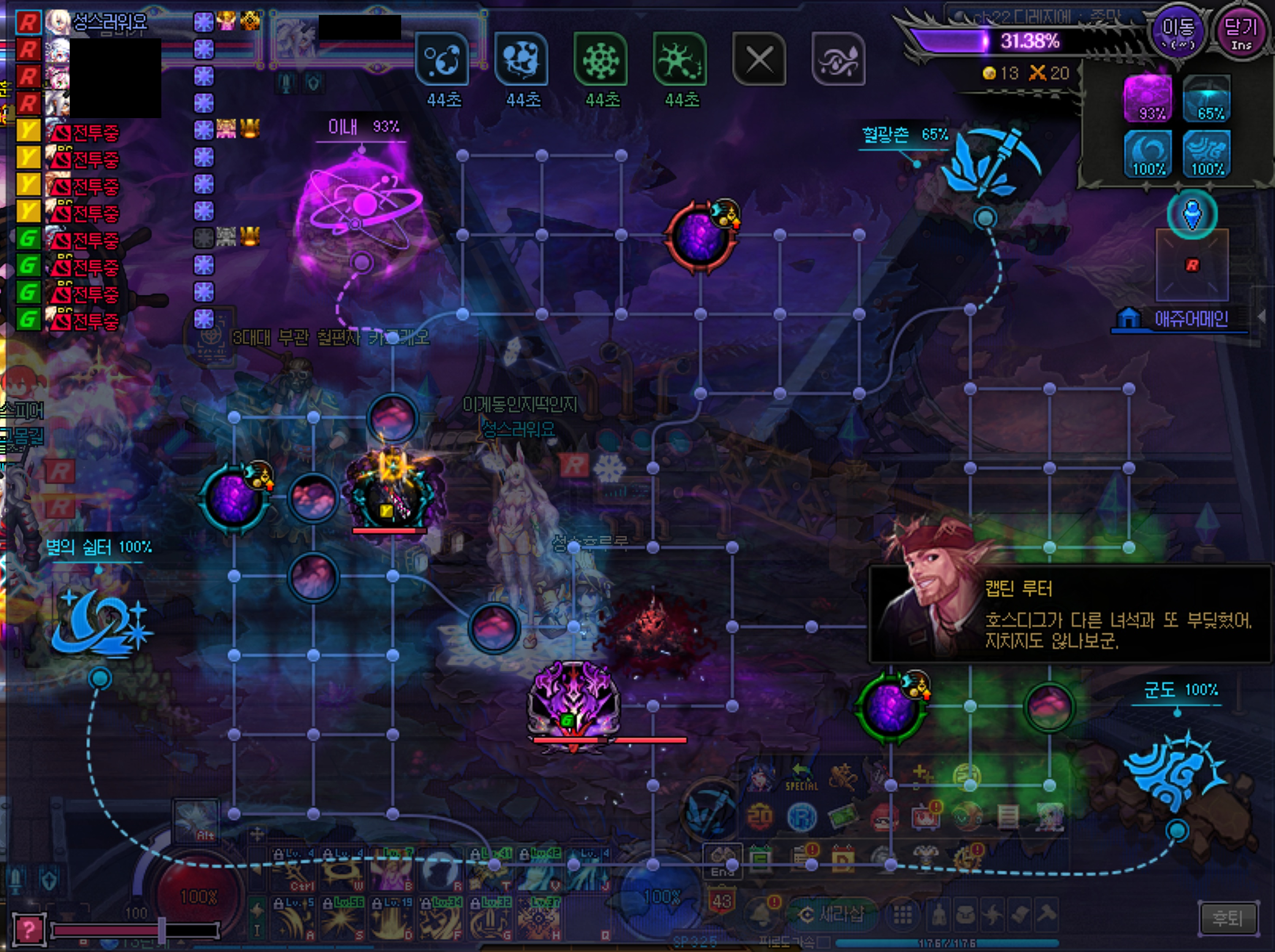
Task: Activate the grey wave and droplet icon
Action: pyautogui.click(x=839, y=59)
